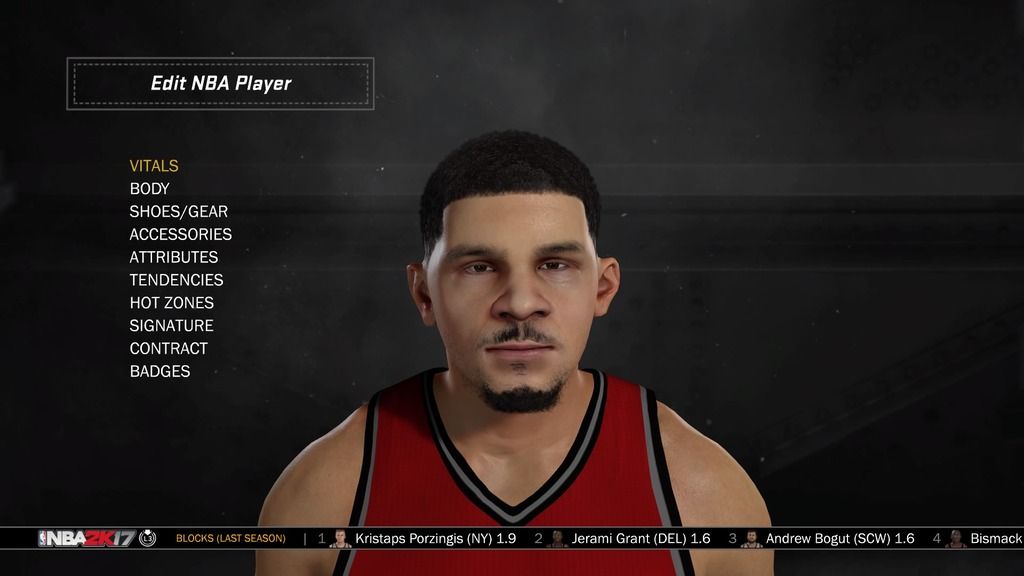Open the BADGES section
The image size is (1024, 576).
pyautogui.click(x=160, y=372)
